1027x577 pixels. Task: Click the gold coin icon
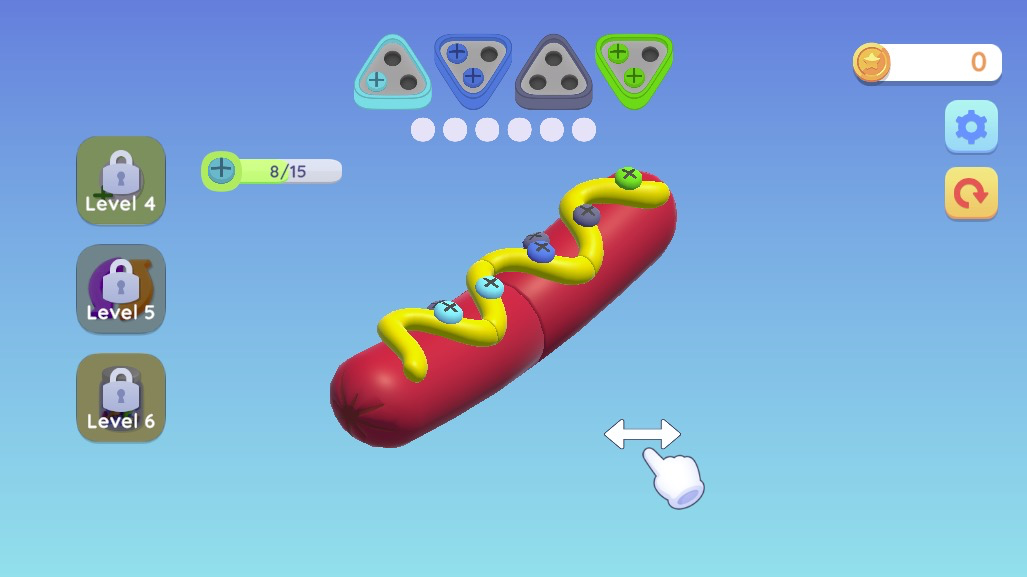(871, 63)
